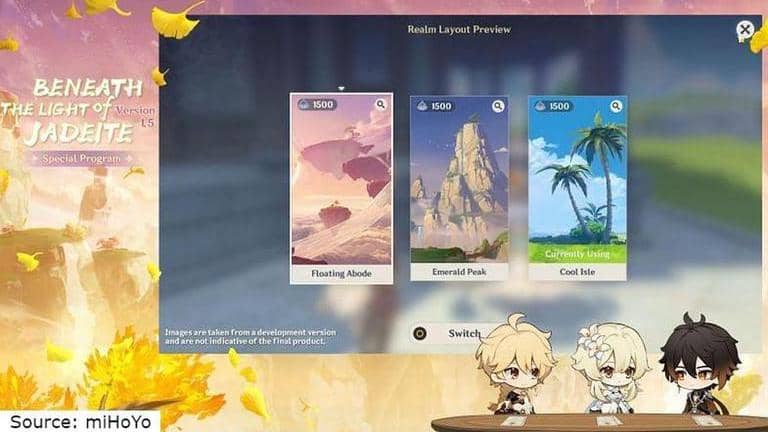Image resolution: width=768 pixels, height=432 pixels.
Task: Magnify the Floating Abode preview image
Action: (x=381, y=104)
